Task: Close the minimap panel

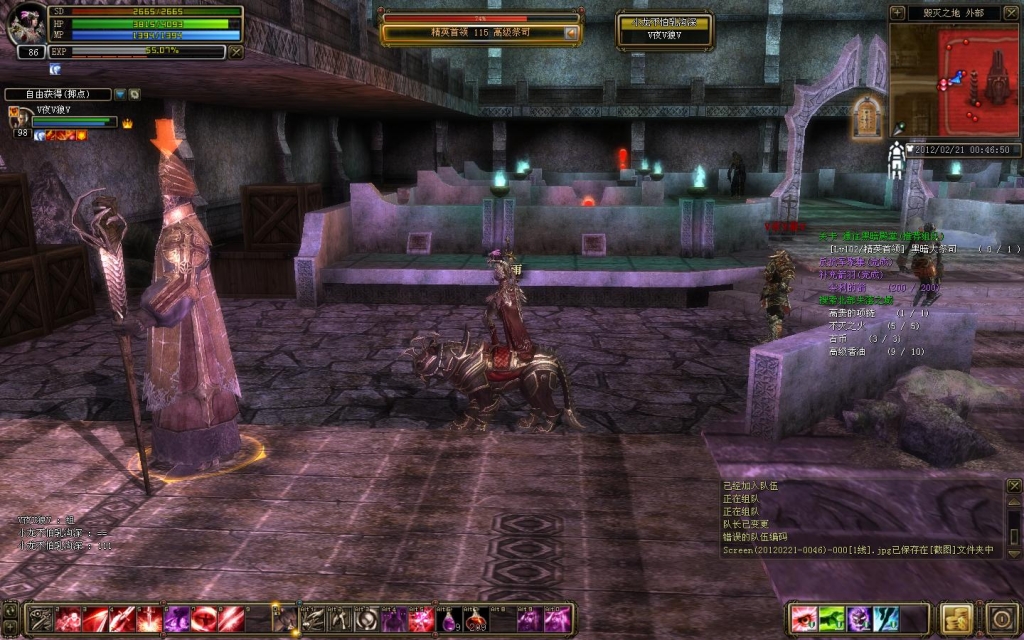Action: pyautogui.click(x=1011, y=13)
